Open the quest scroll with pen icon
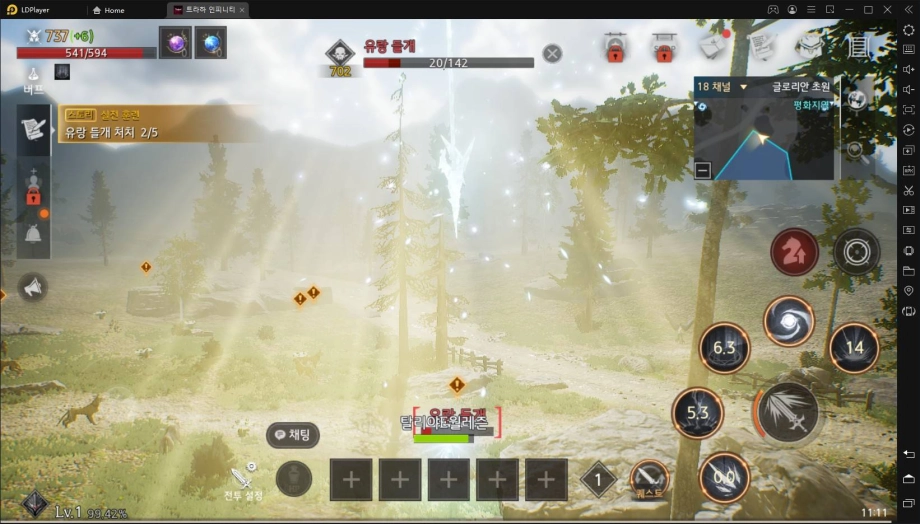920x524 pixels. pyautogui.click(x=761, y=45)
